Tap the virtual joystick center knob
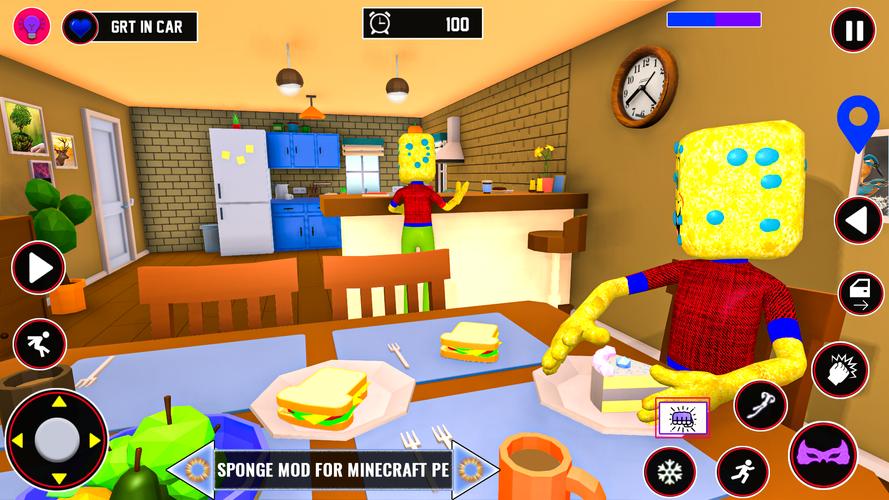889x500 pixels. pos(56,439)
